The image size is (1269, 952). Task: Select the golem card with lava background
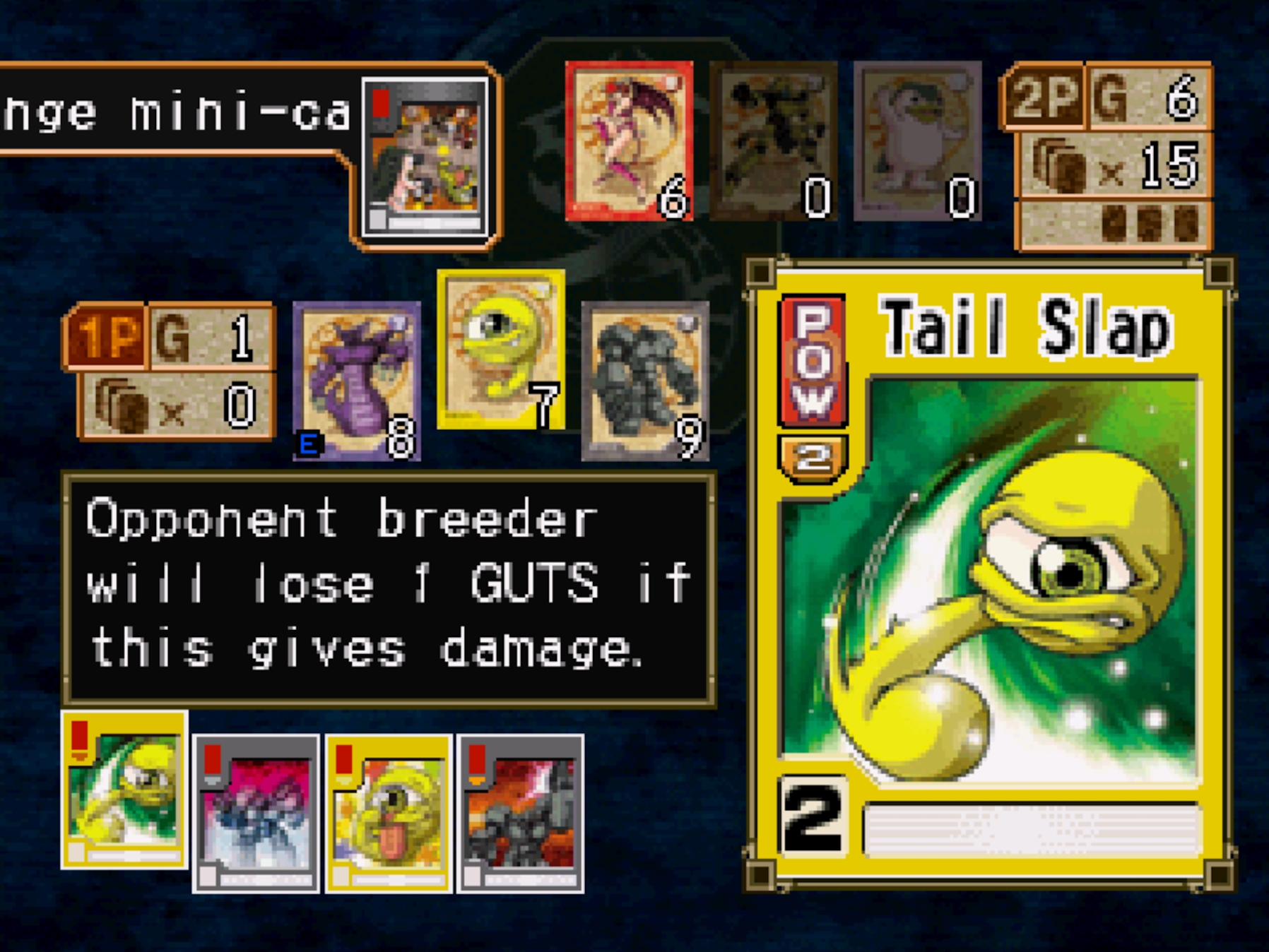coord(520,814)
